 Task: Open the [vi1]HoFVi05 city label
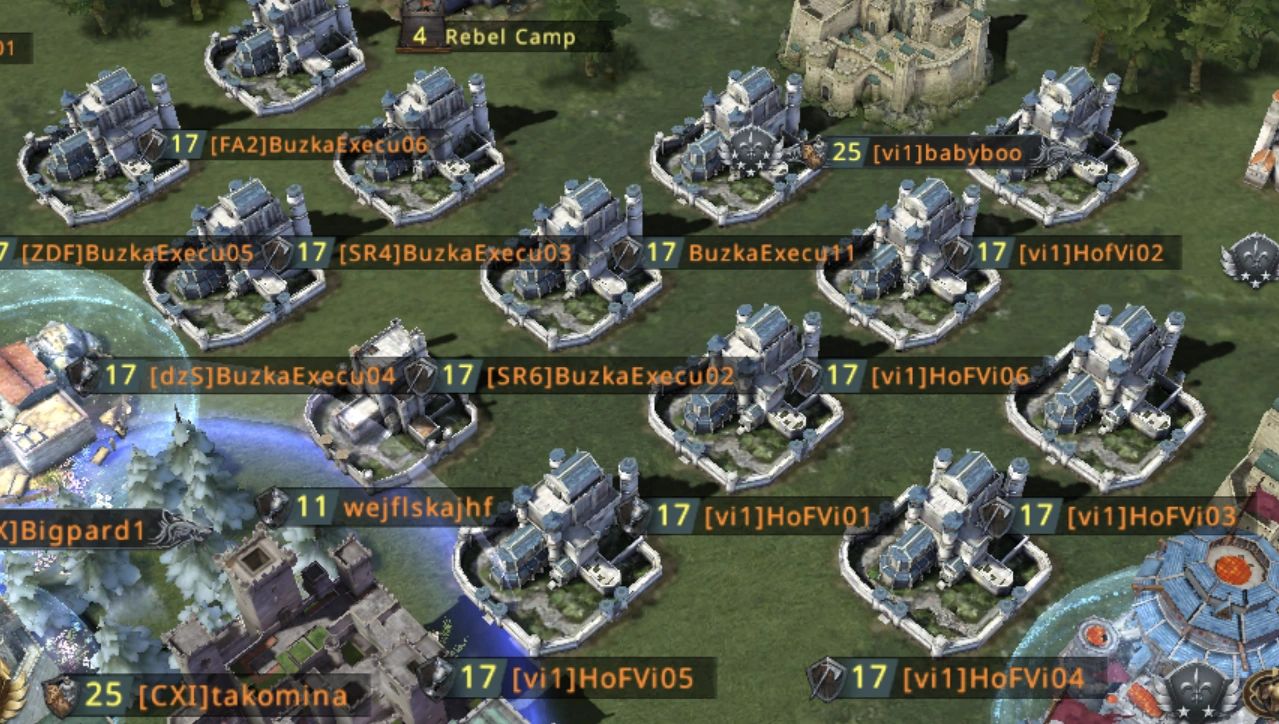click(x=602, y=678)
